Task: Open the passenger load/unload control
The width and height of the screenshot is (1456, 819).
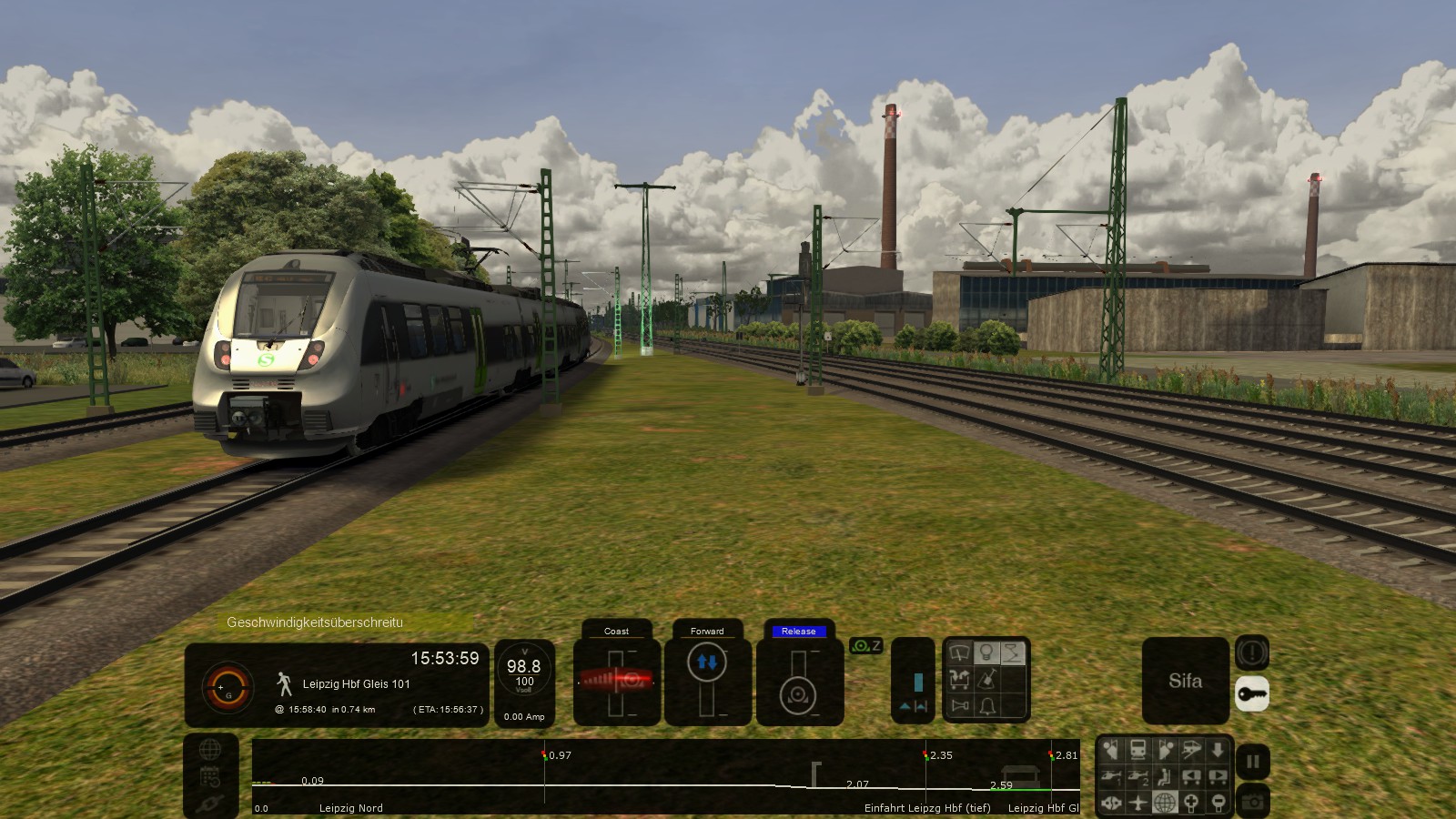Action: [x=959, y=679]
